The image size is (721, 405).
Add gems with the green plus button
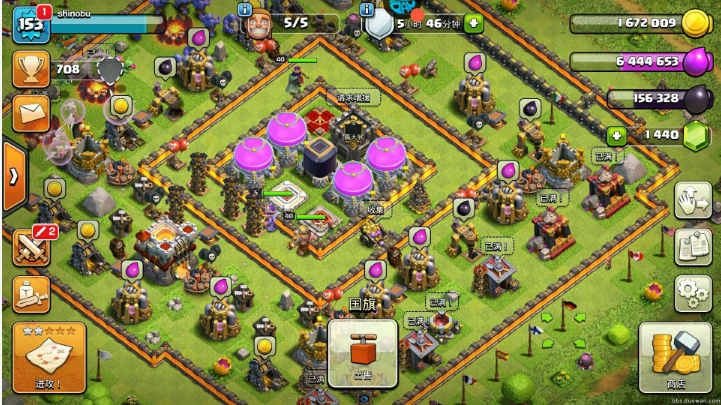[x=618, y=134]
